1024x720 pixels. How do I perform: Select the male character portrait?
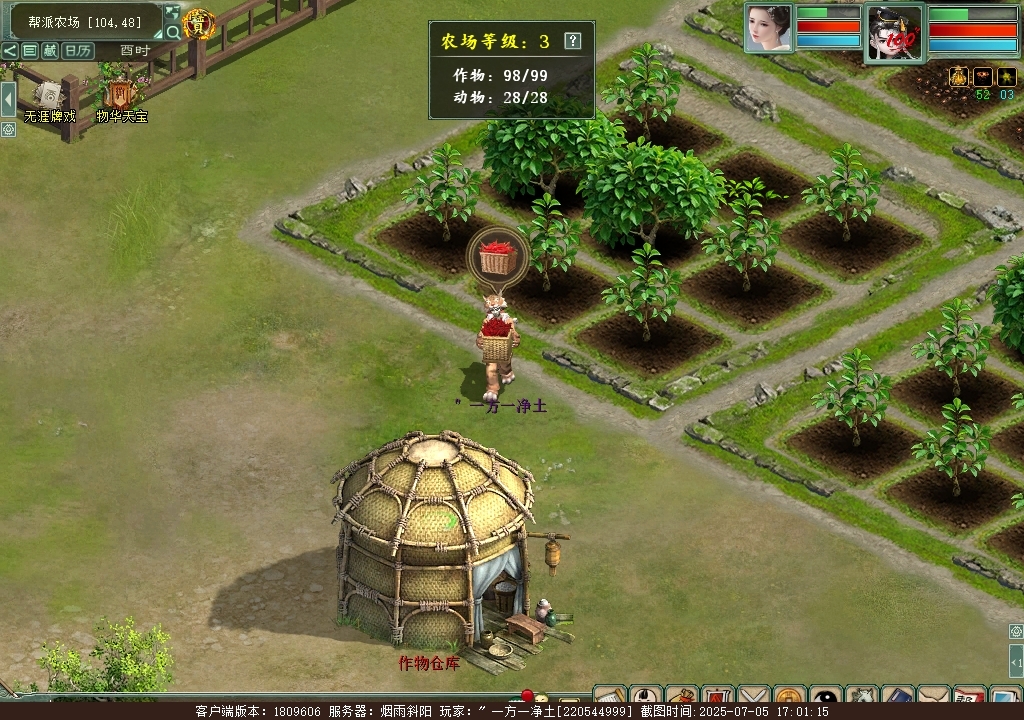tap(894, 32)
